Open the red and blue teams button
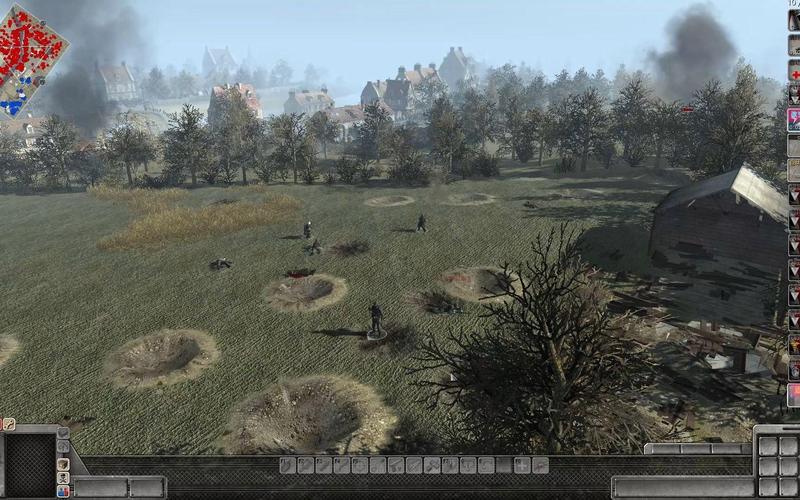This screenshot has width=800, height=500. pos(63,492)
